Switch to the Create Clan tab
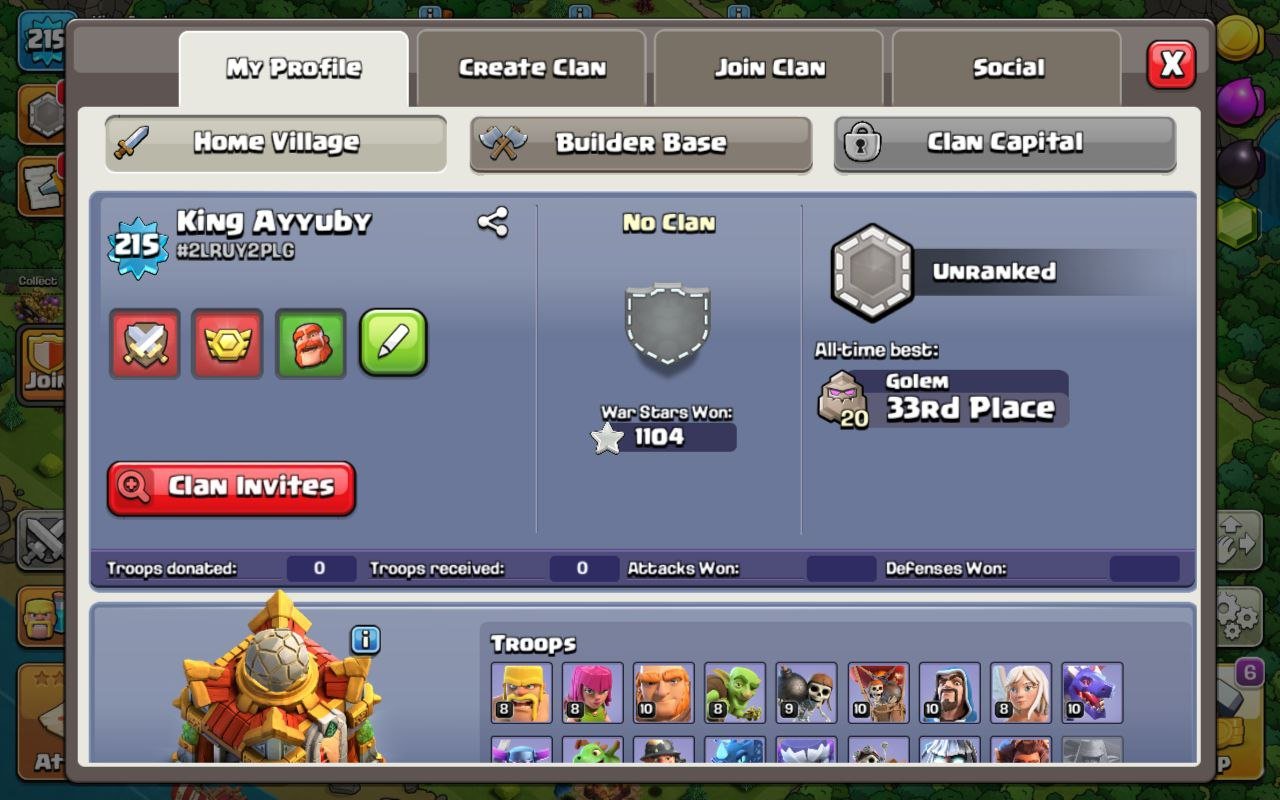Viewport: 1280px width, 800px height. pyautogui.click(x=531, y=66)
